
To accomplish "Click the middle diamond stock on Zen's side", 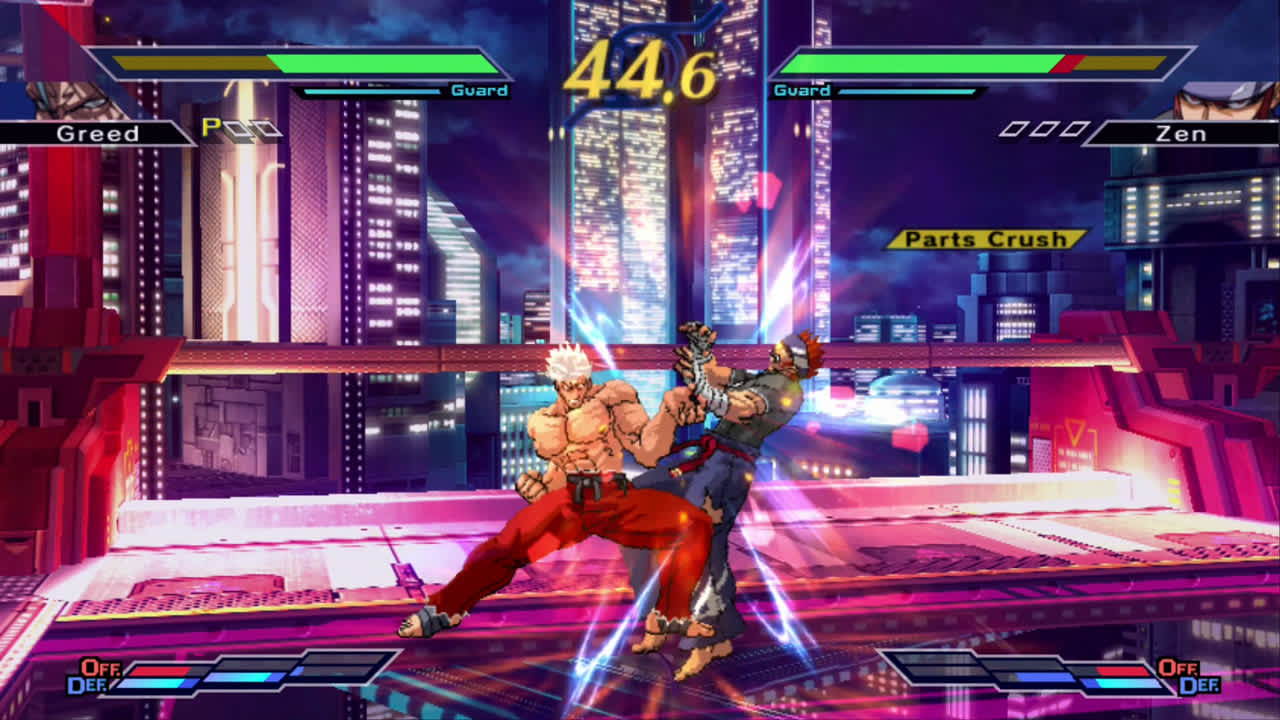I will point(1043,128).
